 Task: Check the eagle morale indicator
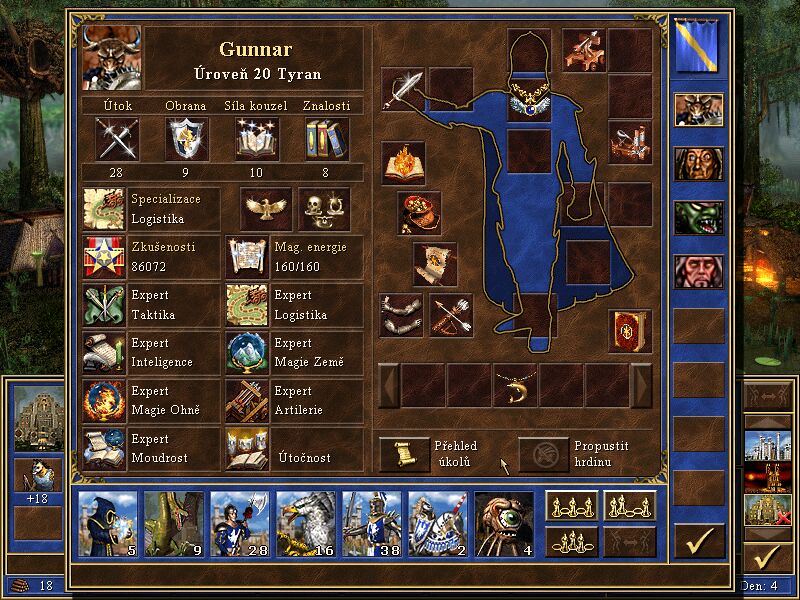[x=266, y=208]
